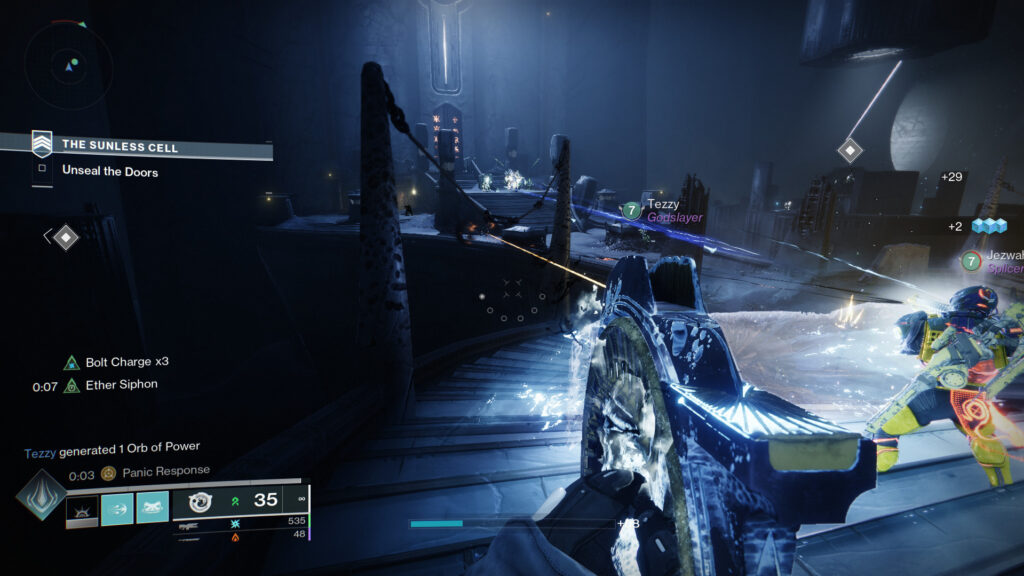Select the Panic Response perk icon
This screenshot has width=1024, height=576.
point(108,472)
